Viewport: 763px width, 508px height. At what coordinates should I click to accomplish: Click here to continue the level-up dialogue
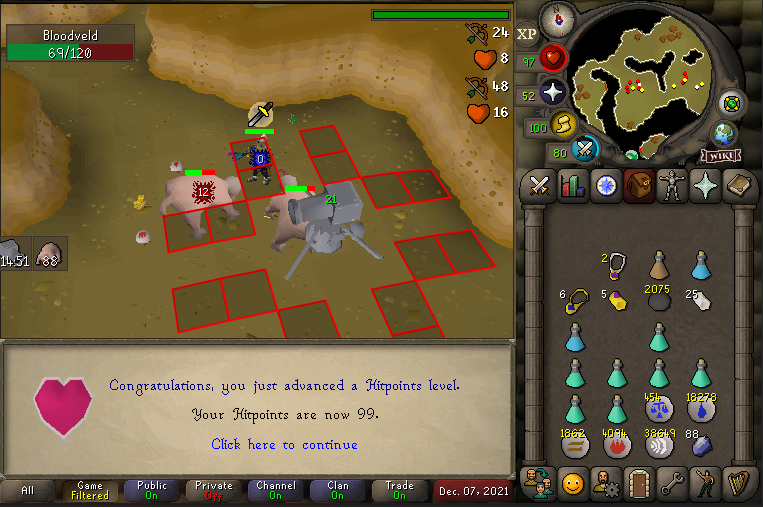(284, 444)
